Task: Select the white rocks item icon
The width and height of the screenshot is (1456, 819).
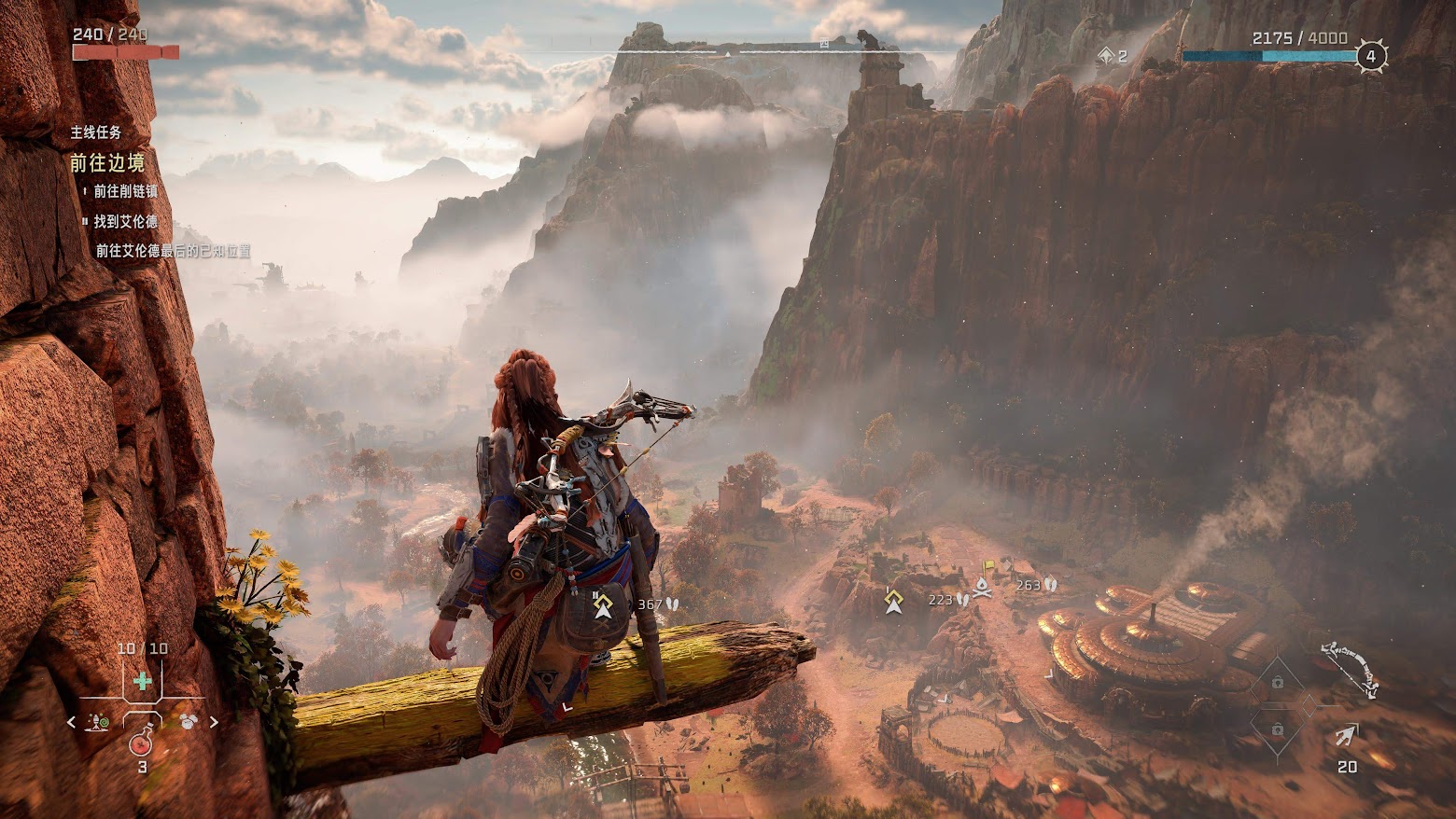Action: [188, 721]
